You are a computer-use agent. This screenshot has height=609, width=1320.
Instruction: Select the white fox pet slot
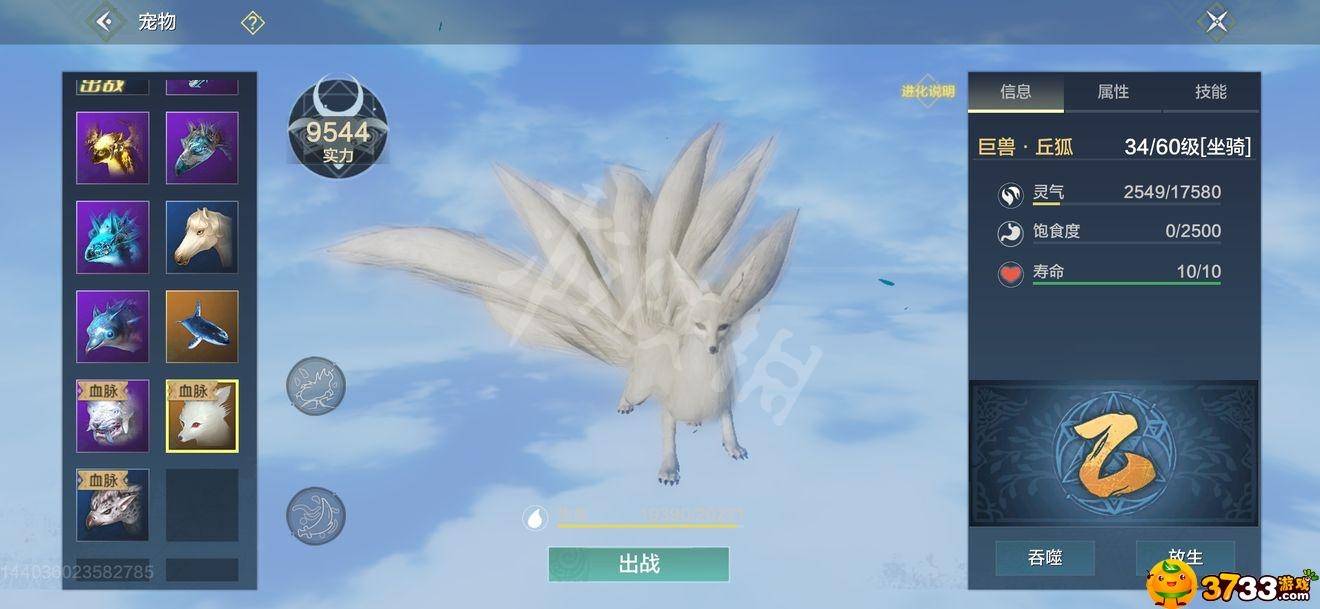(x=202, y=416)
